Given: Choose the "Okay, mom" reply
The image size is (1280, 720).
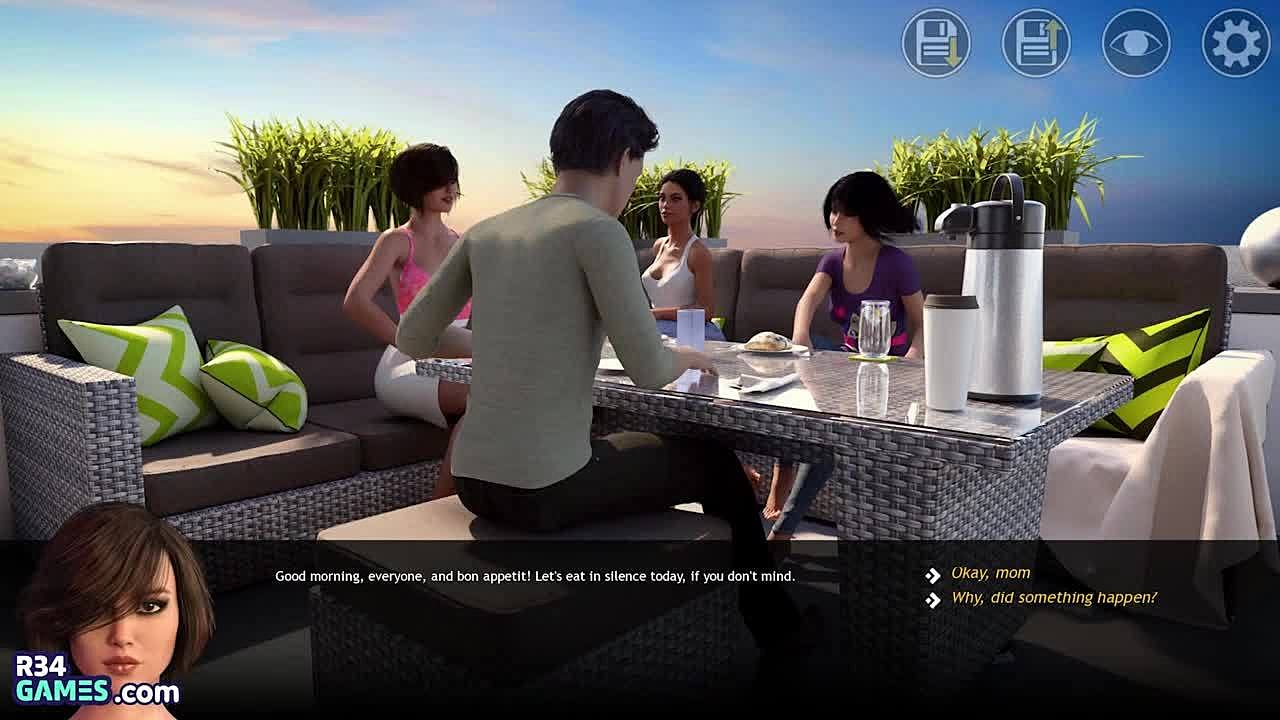Looking at the screenshot, I should [990, 573].
